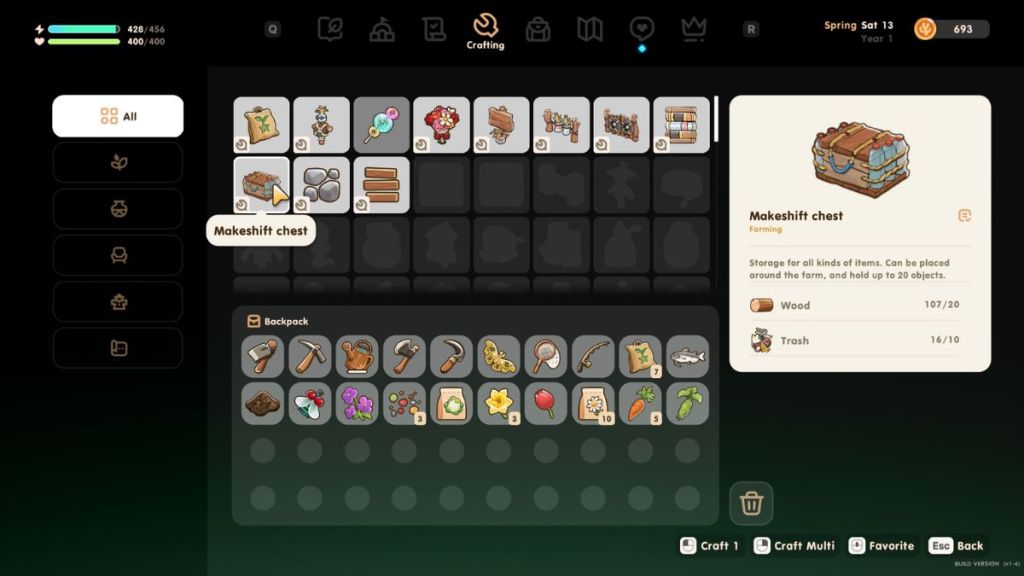Open the heart speech-bubble relationships tab
Viewport: 1024px width, 576px height.
click(x=642, y=29)
